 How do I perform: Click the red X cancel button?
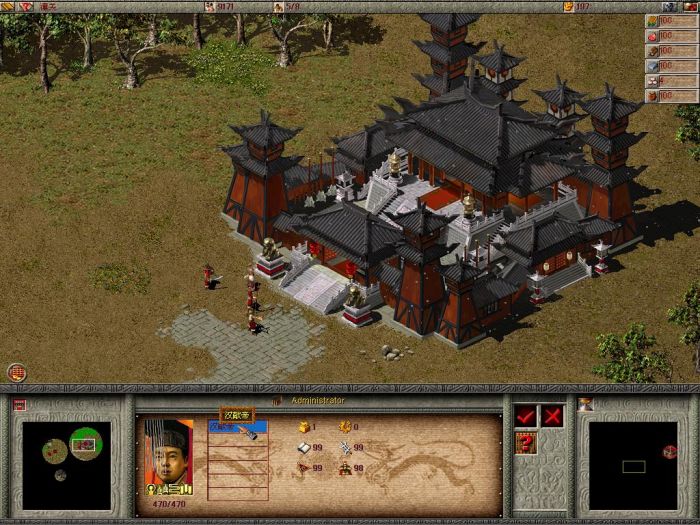point(551,416)
